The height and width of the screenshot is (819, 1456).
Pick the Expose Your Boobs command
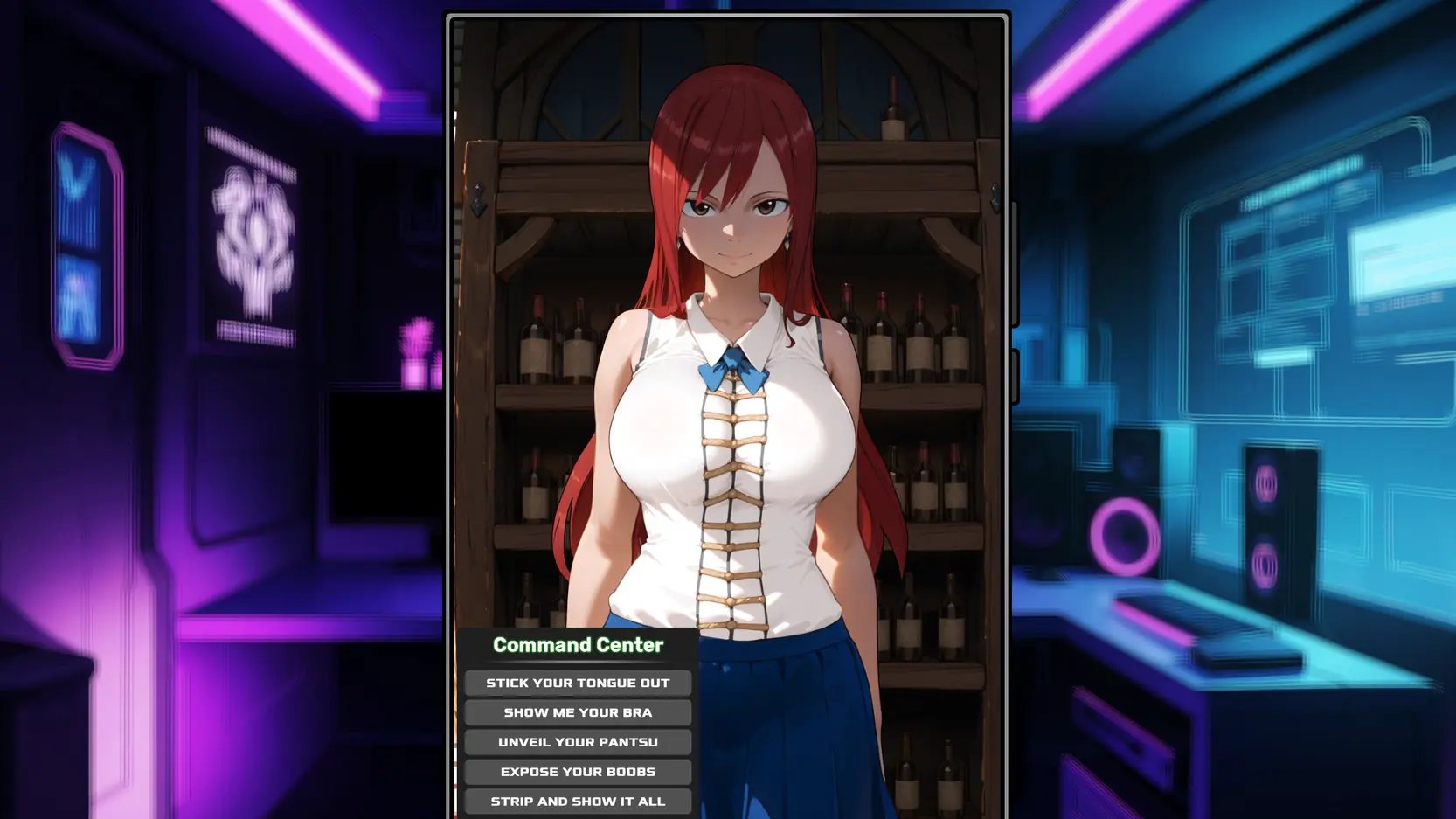[x=578, y=772]
